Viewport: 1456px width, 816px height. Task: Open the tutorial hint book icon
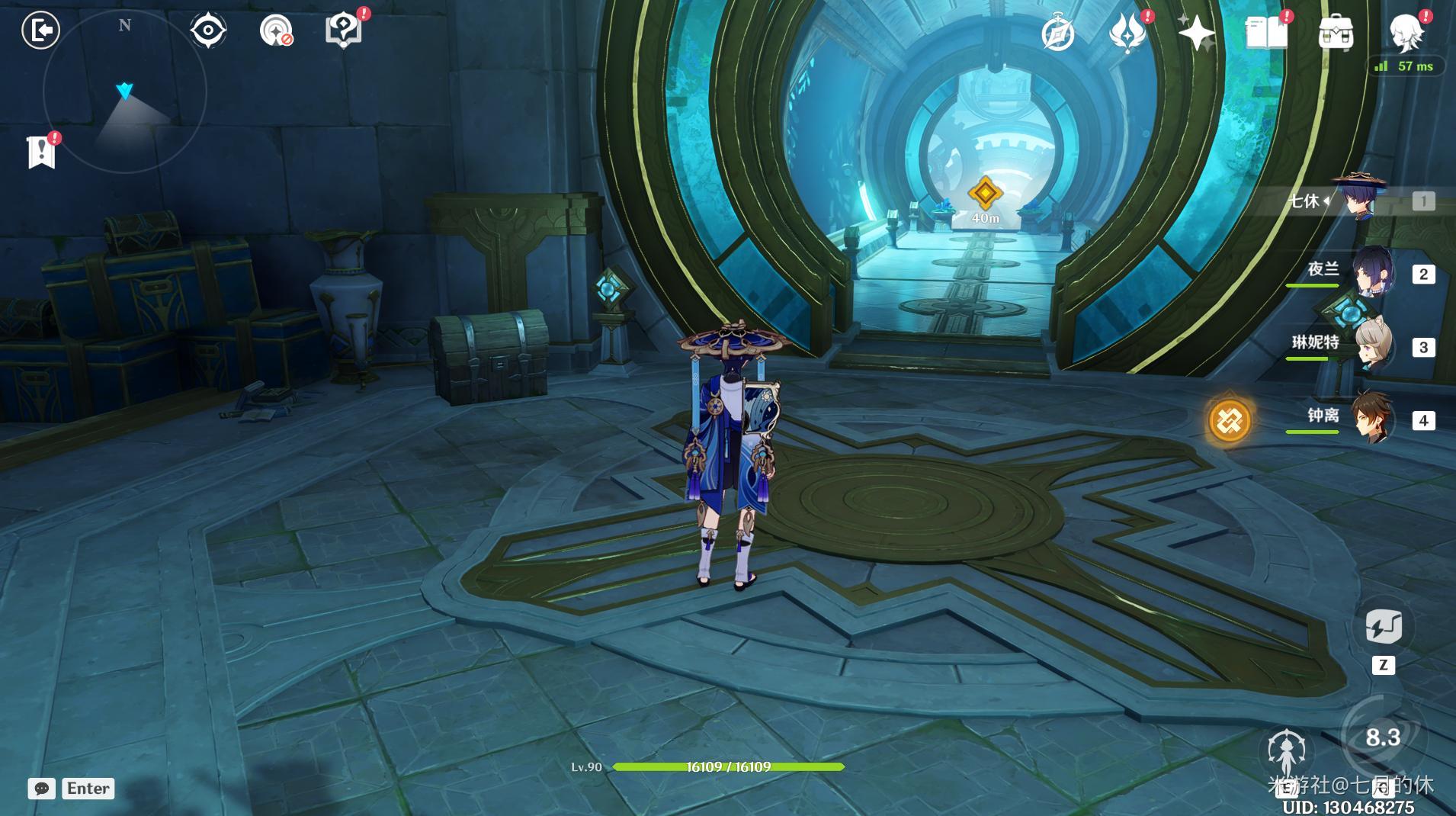click(343, 31)
